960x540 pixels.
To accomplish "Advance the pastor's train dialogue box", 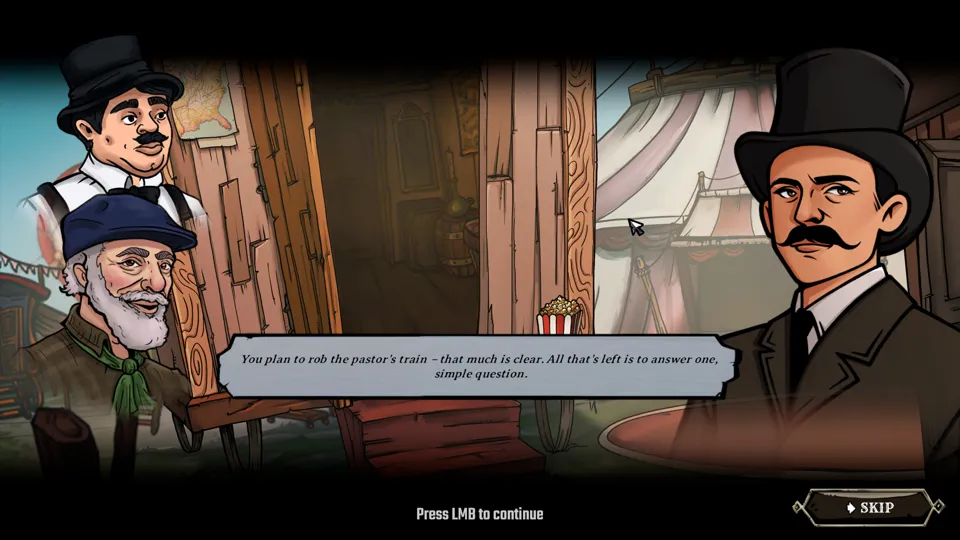I will pos(479,366).
